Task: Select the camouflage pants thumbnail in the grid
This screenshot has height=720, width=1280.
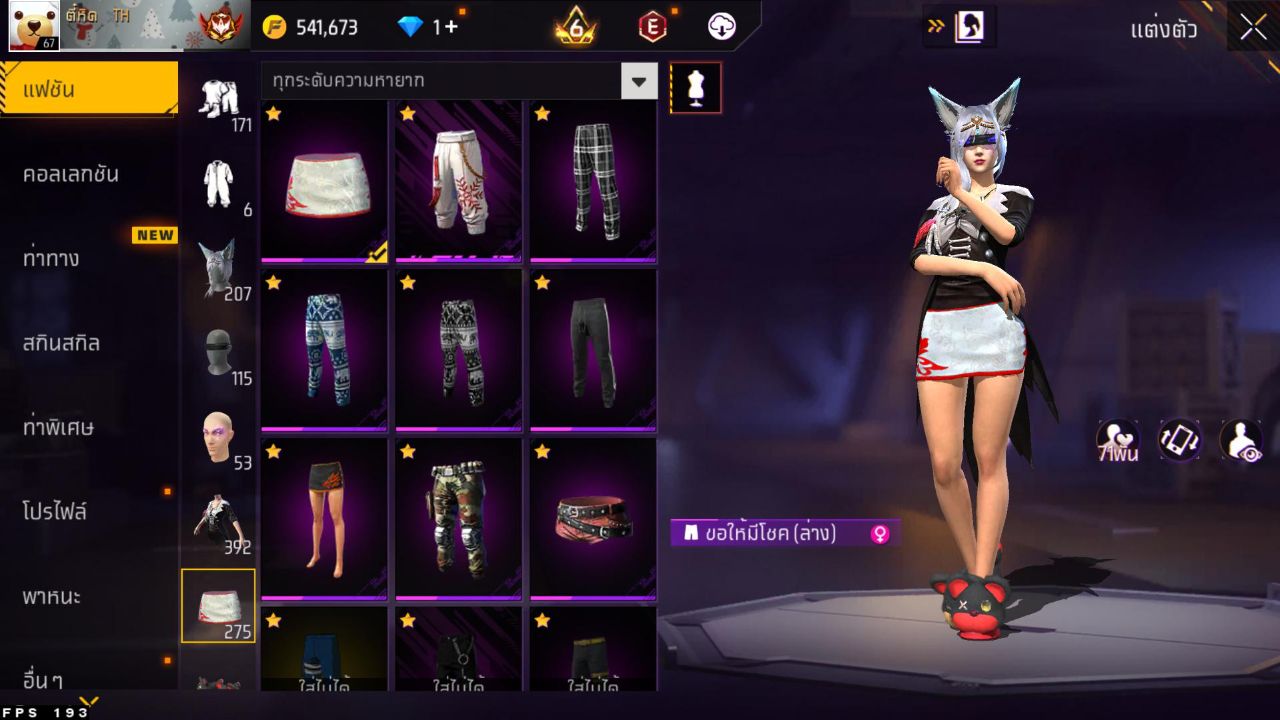Action: click(x=458, y=517)
